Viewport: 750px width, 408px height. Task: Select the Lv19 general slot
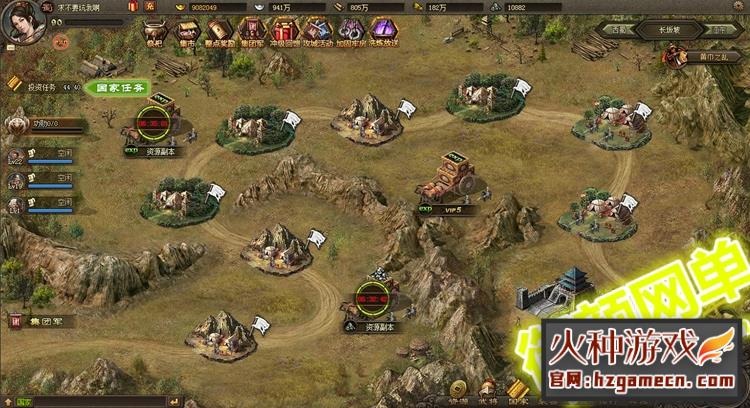pyautogui.click(x=17, y=181)
